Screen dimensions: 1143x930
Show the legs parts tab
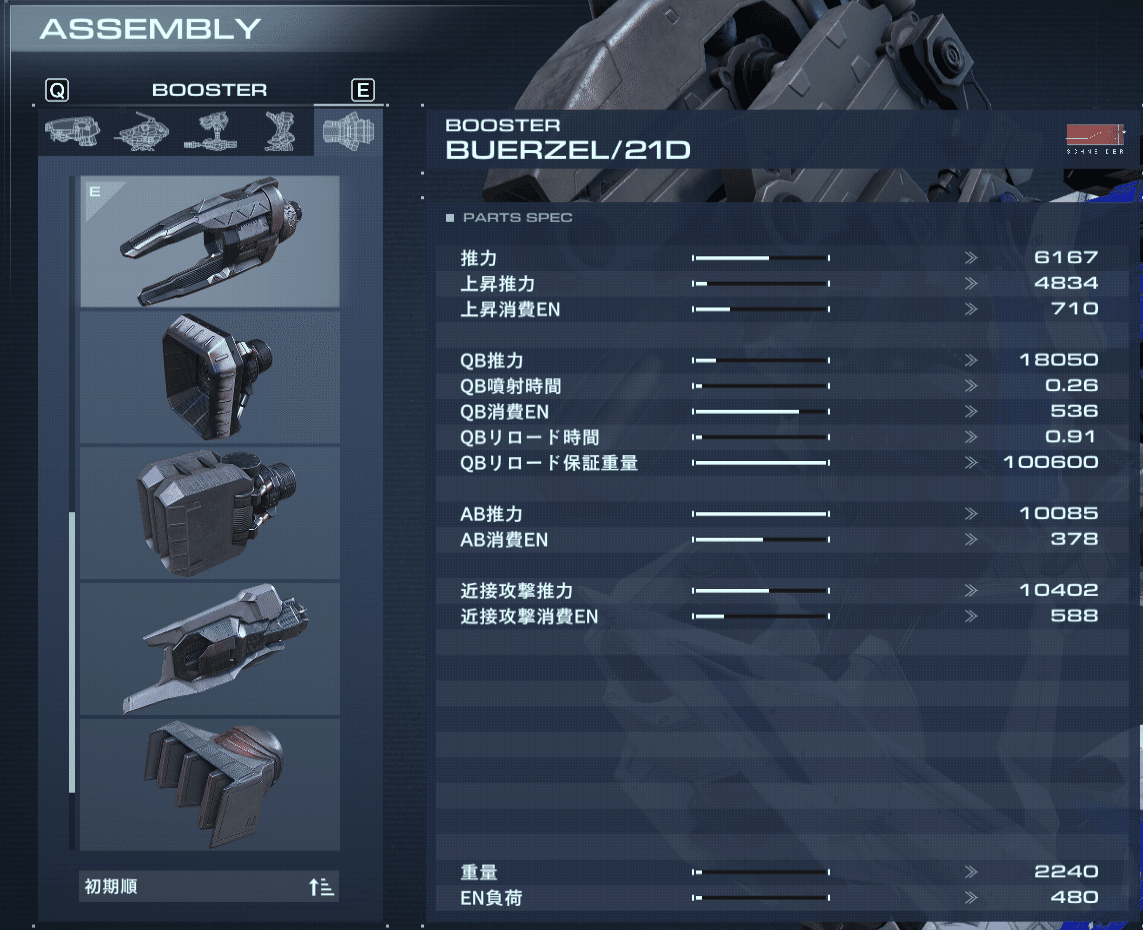pos(277,130)
